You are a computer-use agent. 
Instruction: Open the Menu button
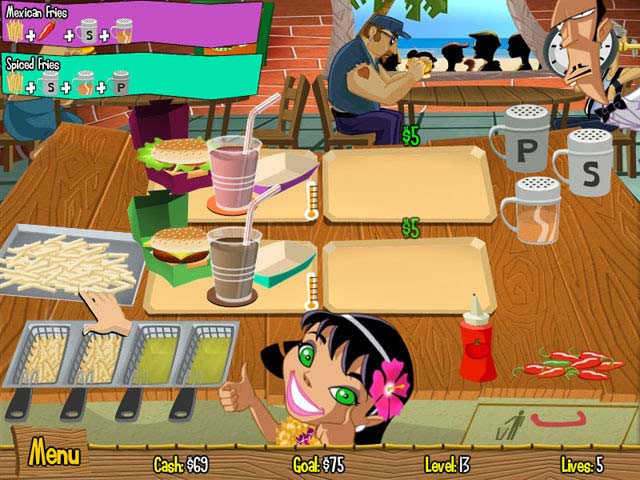click(x=53, y=455)
